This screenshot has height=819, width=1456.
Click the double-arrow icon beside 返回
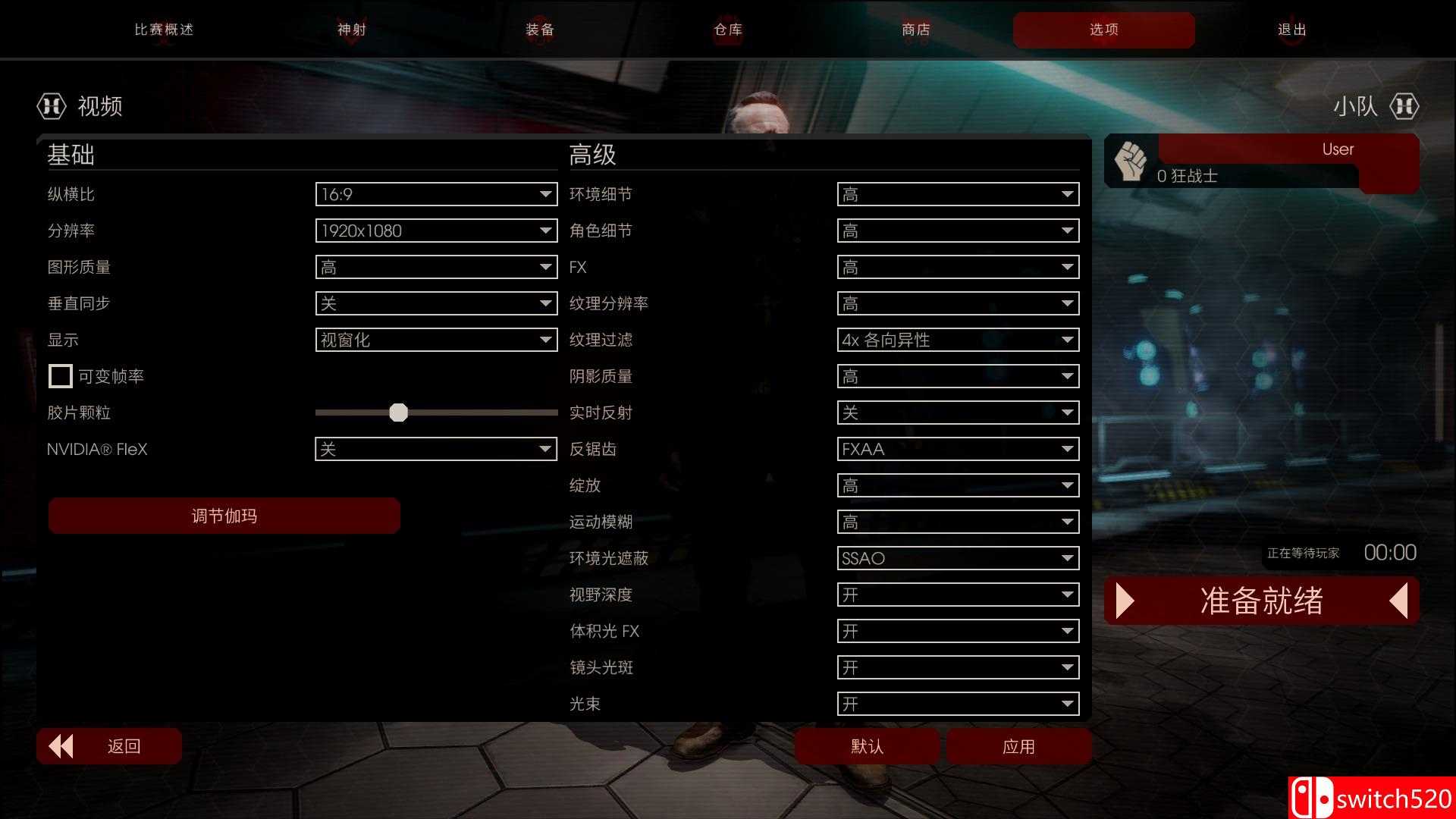pos(60,745)
